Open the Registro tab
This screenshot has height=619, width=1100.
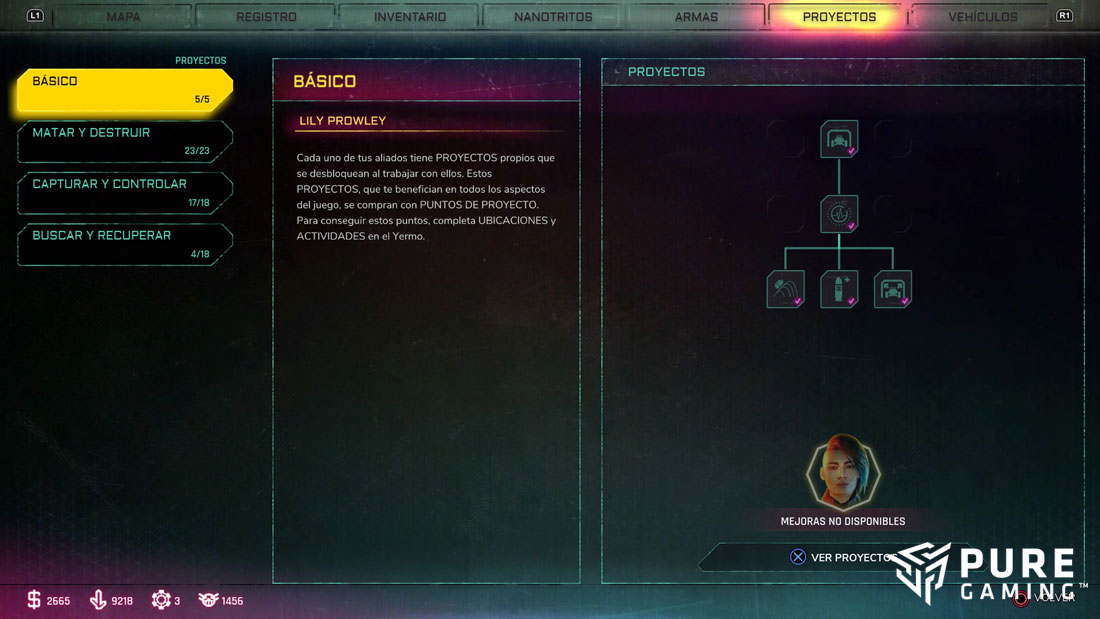[266, 17]
